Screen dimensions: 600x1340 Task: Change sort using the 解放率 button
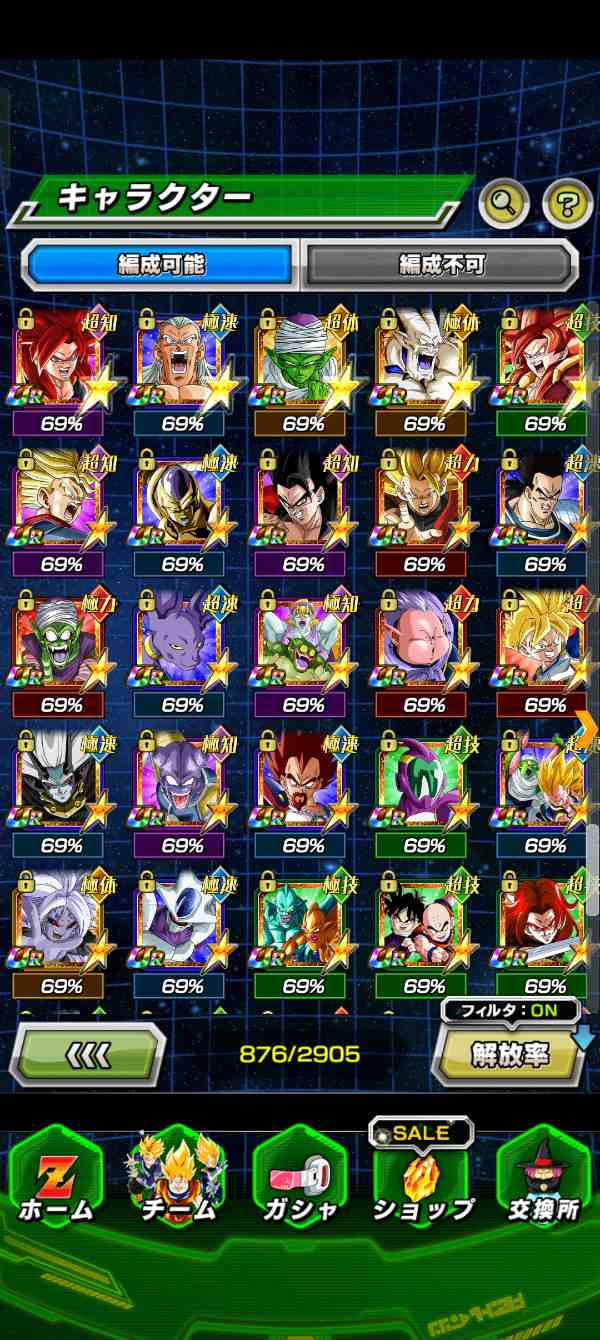coord(508,1056)
